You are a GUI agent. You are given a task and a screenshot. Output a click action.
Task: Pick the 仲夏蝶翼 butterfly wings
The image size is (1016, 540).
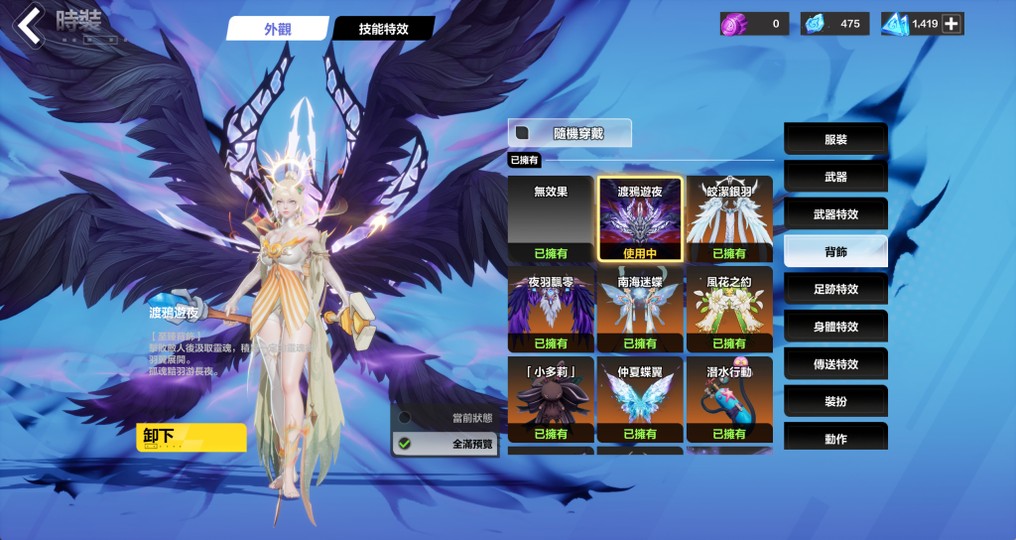pyautogui.click(x=640, y=398)
